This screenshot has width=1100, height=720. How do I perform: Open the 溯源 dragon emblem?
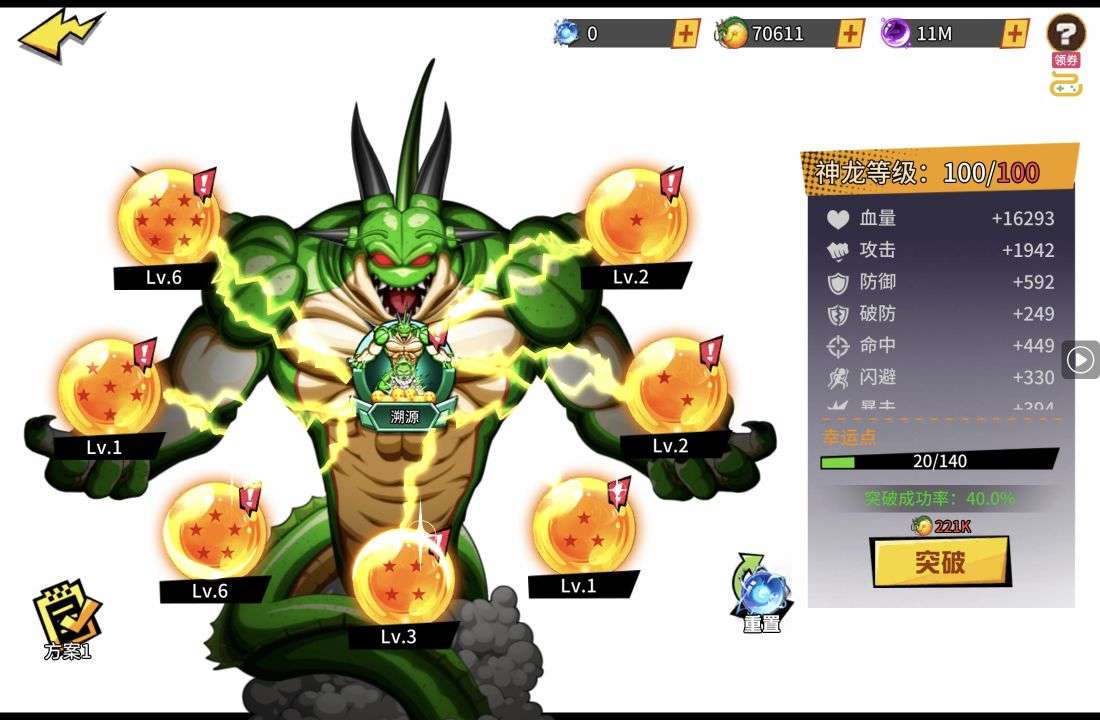tap(404, 370)
